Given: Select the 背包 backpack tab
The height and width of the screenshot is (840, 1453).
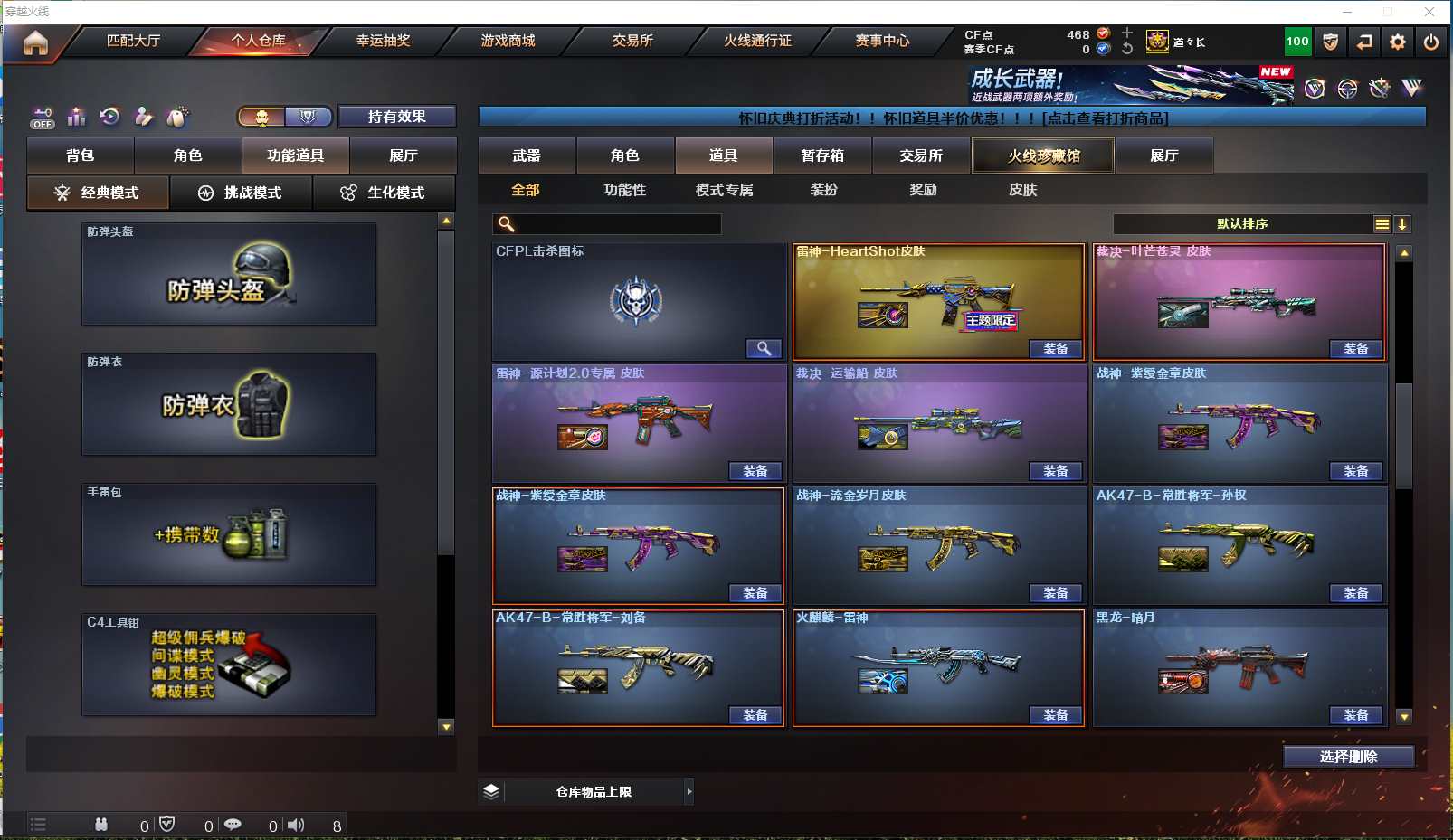Looking at the screenshot, I should (81, 156).
